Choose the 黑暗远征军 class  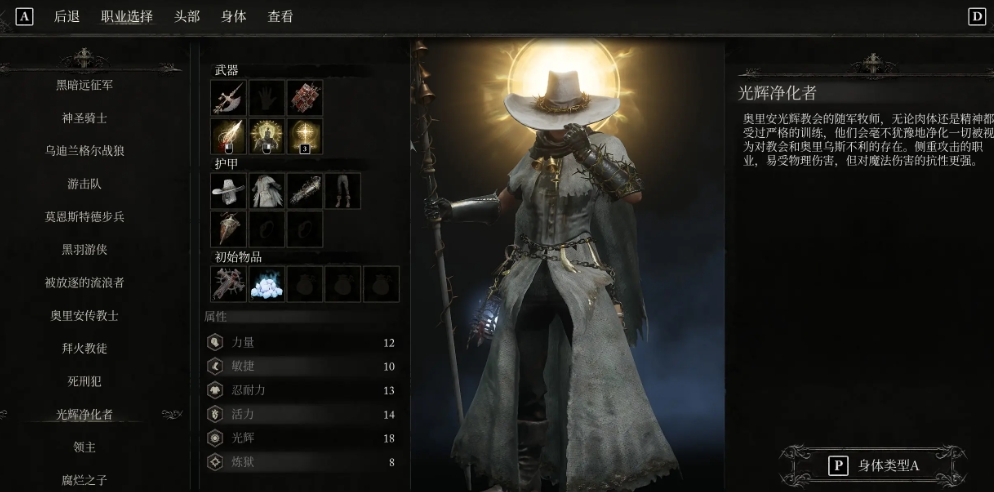[85, 85]
